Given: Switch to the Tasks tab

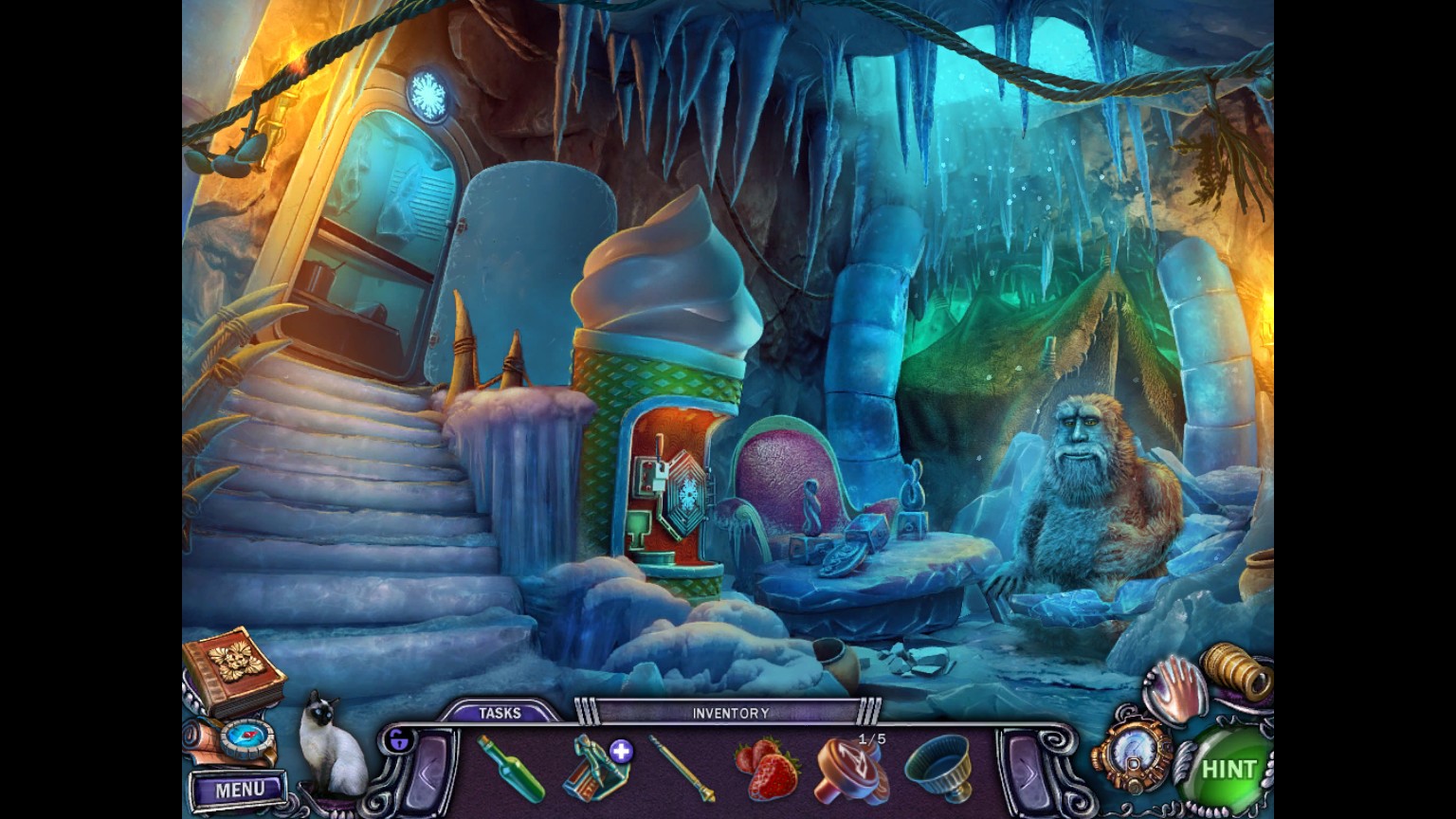Looking at the screenshot, I should (500, 713).
